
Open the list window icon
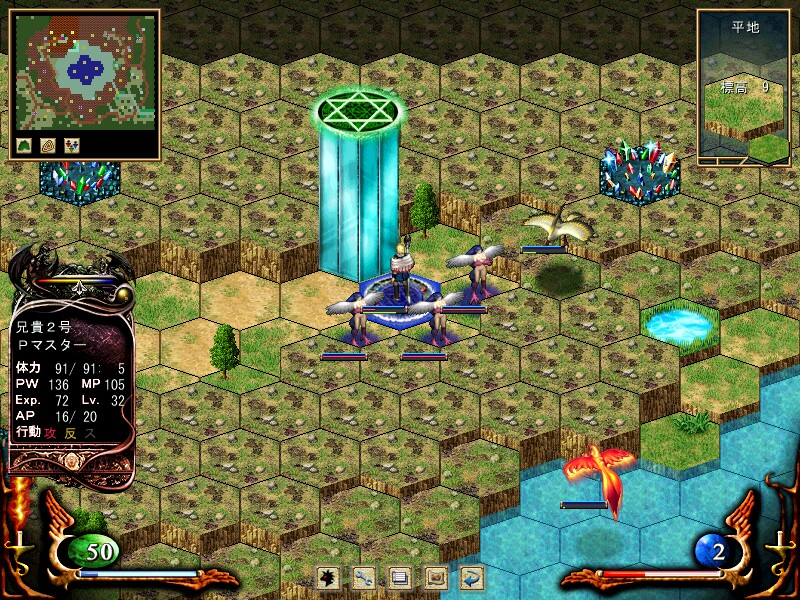pyautogui.click(x=400, y=576)
